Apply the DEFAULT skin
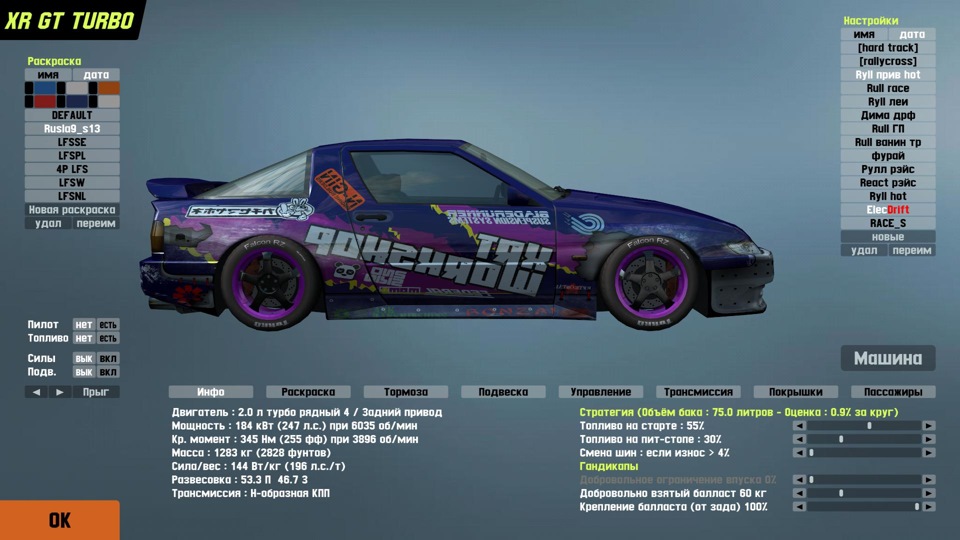Viewport: 960px width, 540px height. pyautogui.click(x=72, y=115)
